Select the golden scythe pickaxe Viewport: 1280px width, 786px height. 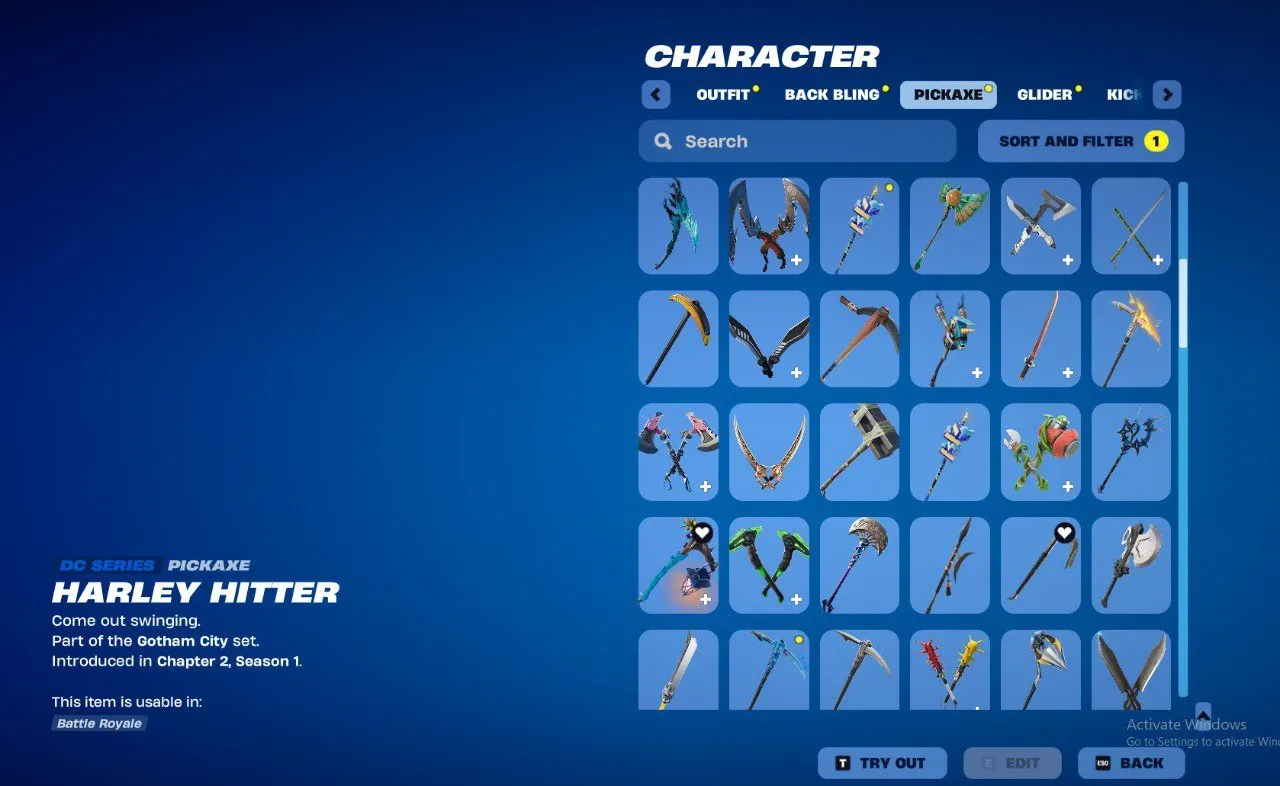point(678,338)
